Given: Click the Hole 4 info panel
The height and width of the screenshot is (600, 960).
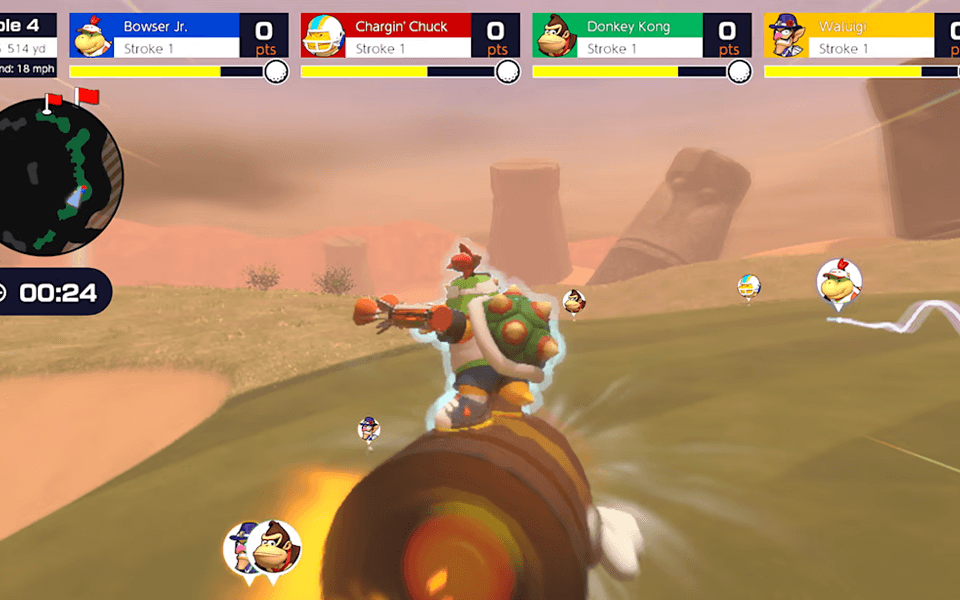Looking at the screenshot, I should pyautogui.click(x=27, y=46).
